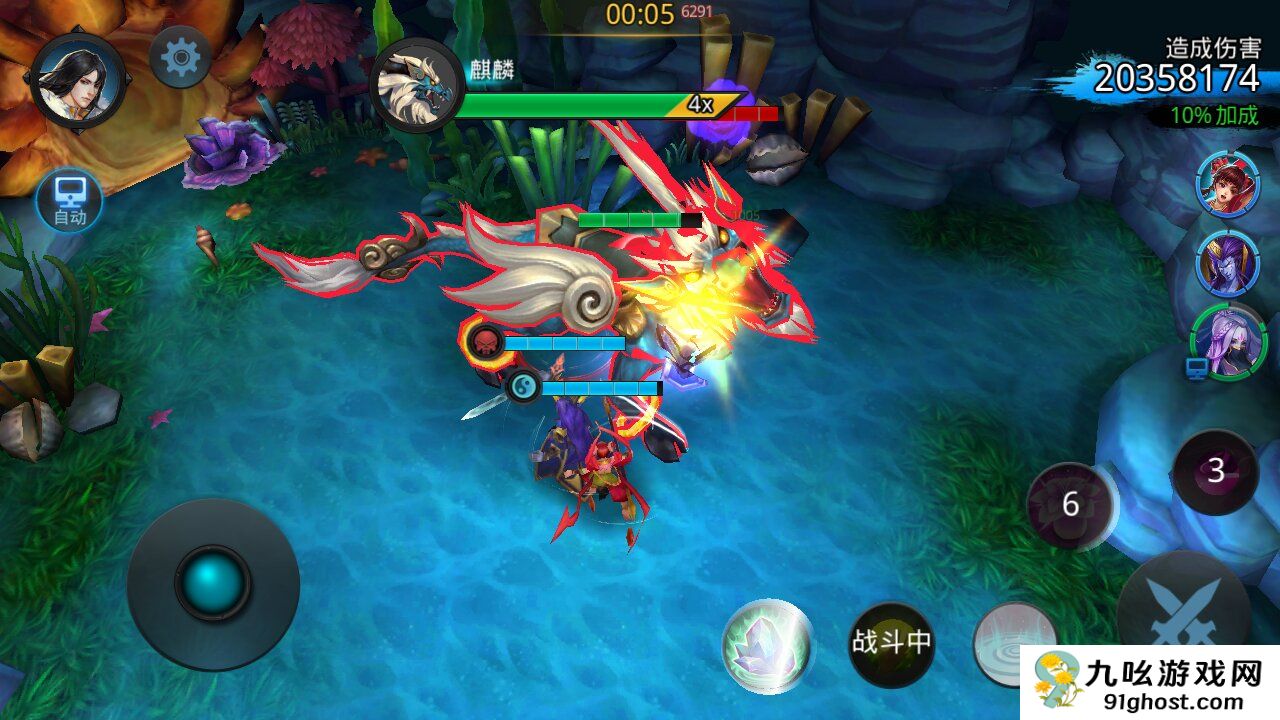Select the silver-haired hero with green ring

1229,343
